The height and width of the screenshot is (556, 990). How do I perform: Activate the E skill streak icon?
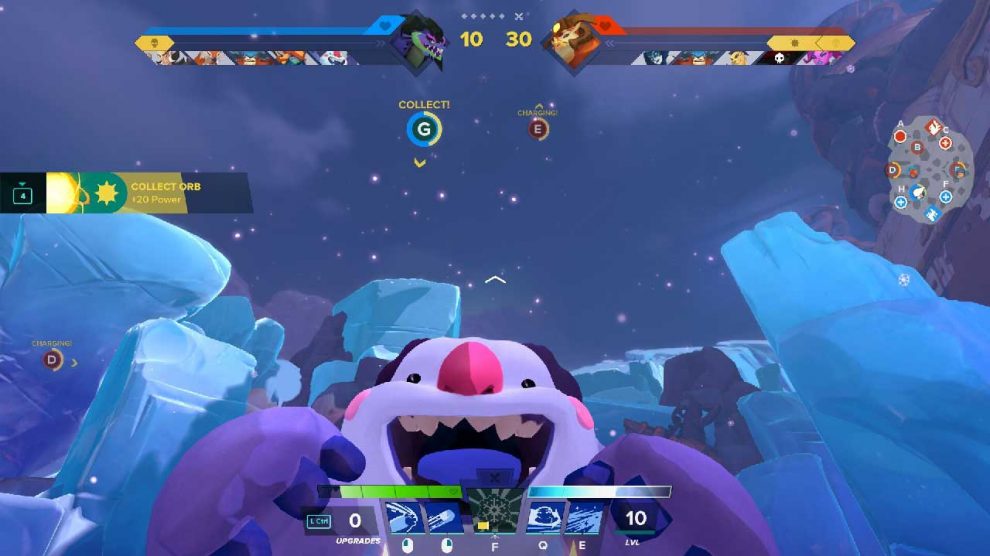(584, 518)
